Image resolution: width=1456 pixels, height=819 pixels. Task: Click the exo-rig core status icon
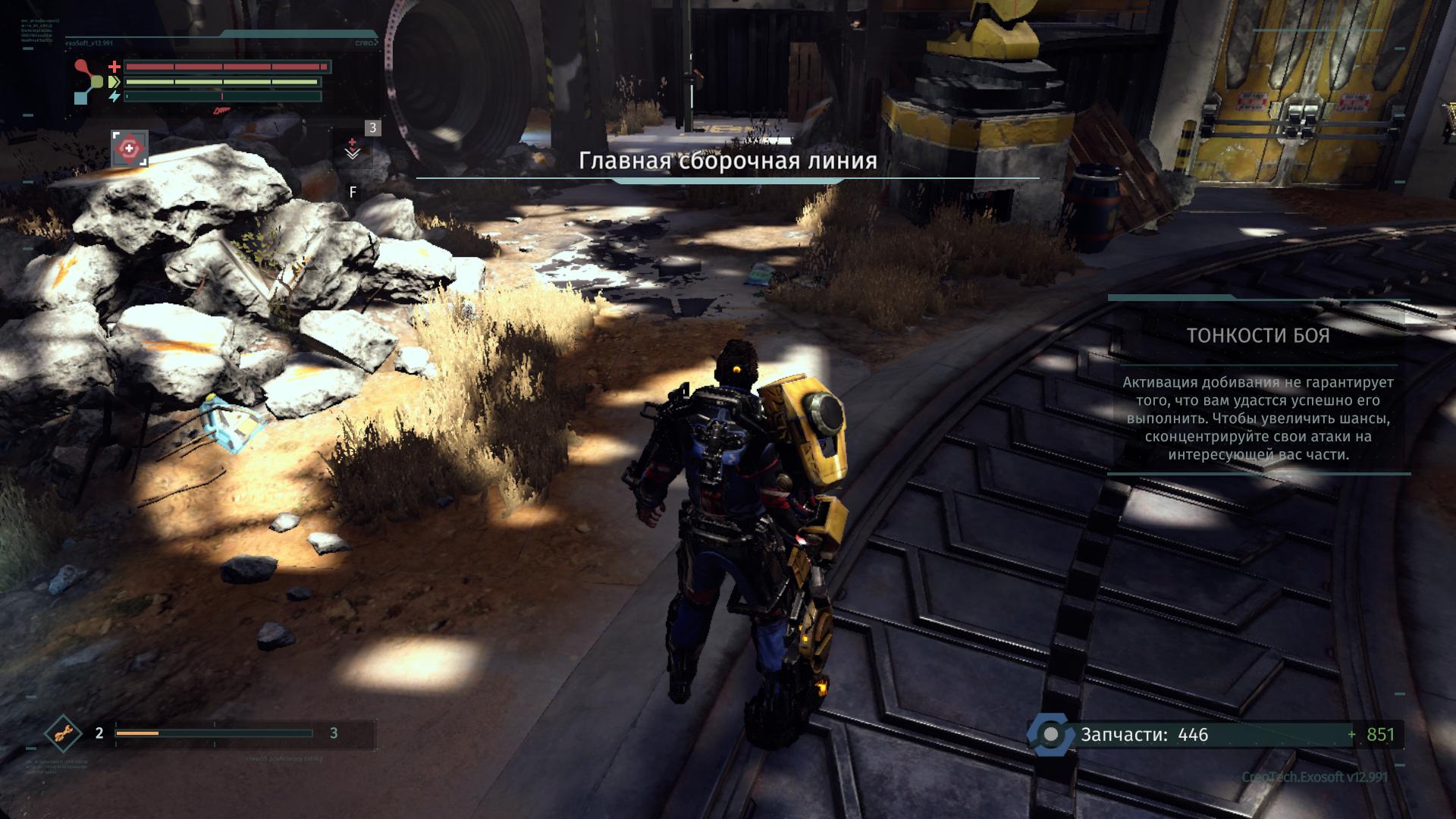89,81
